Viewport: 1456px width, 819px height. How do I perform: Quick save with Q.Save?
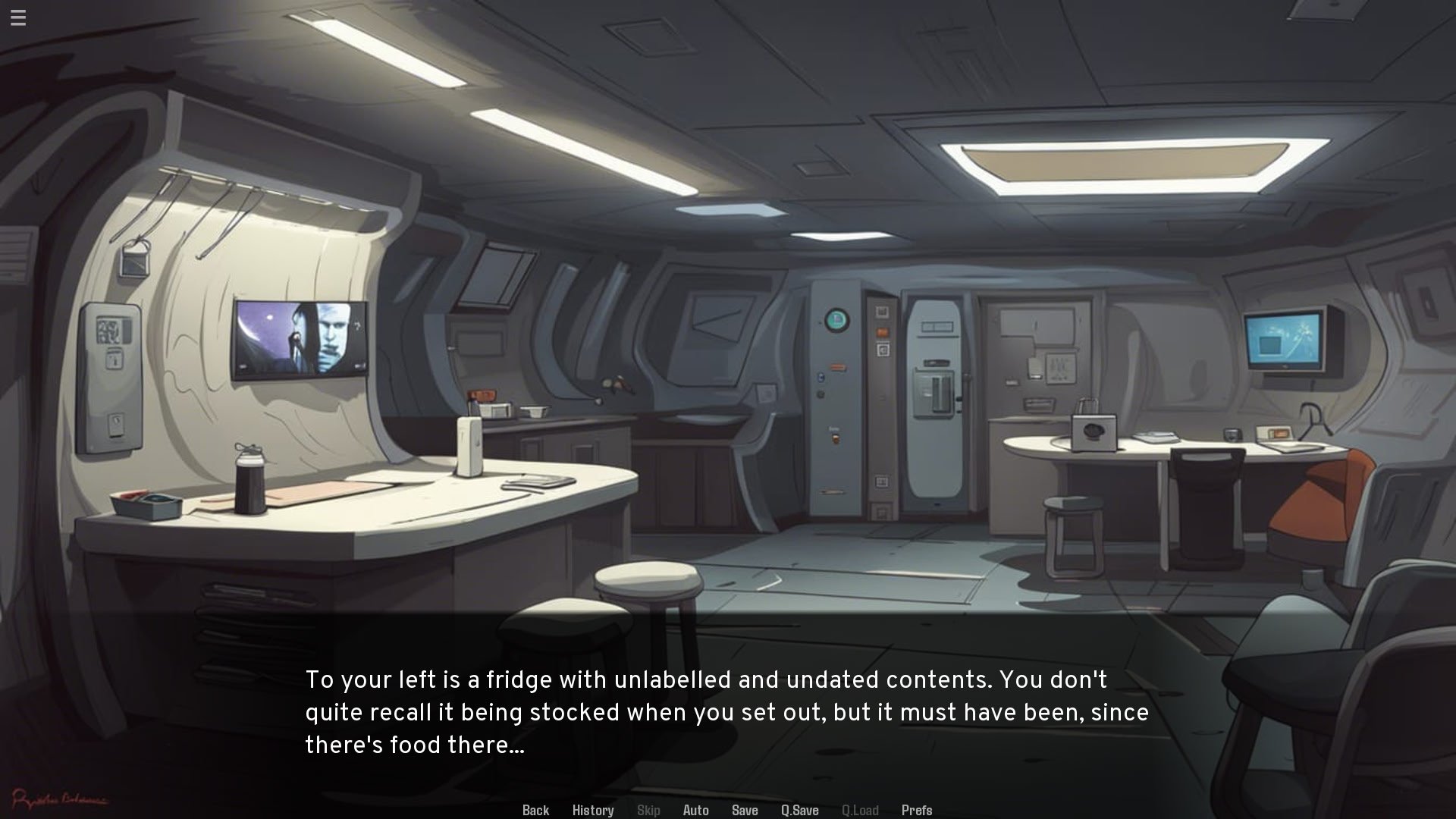tap(799, 810)
